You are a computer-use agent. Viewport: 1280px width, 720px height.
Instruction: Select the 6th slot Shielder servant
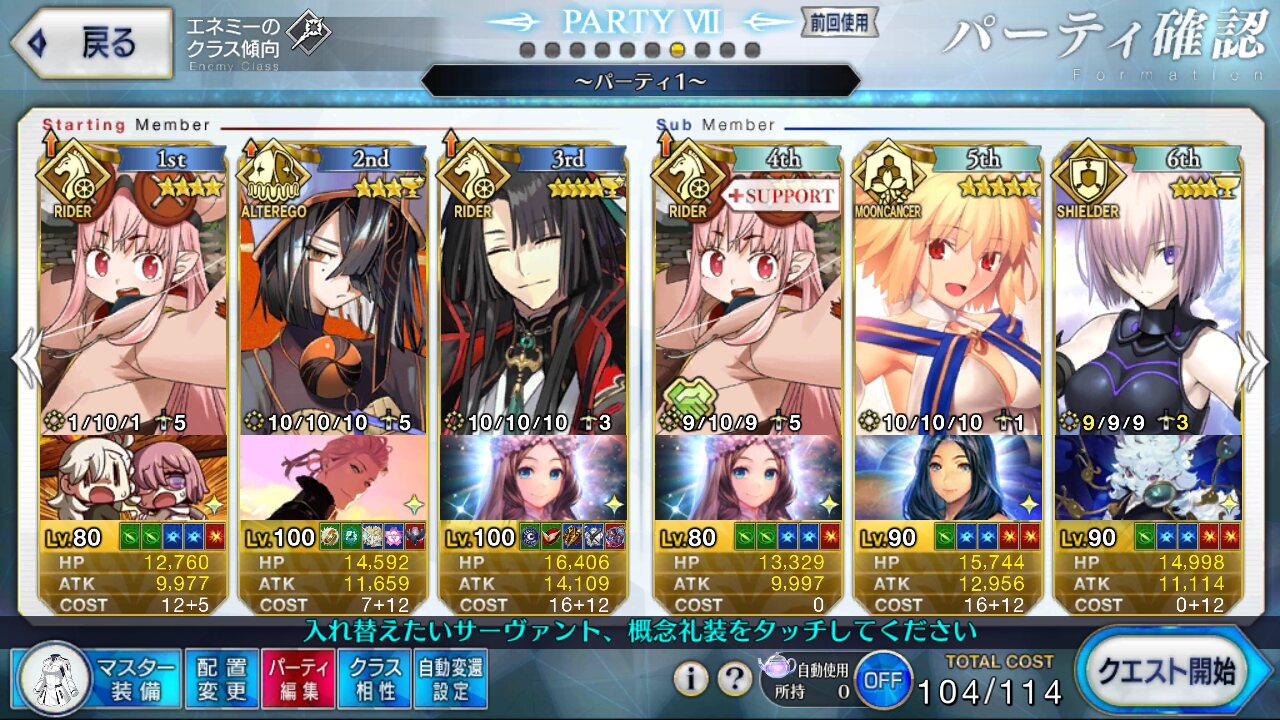(x=1148, y=300)
